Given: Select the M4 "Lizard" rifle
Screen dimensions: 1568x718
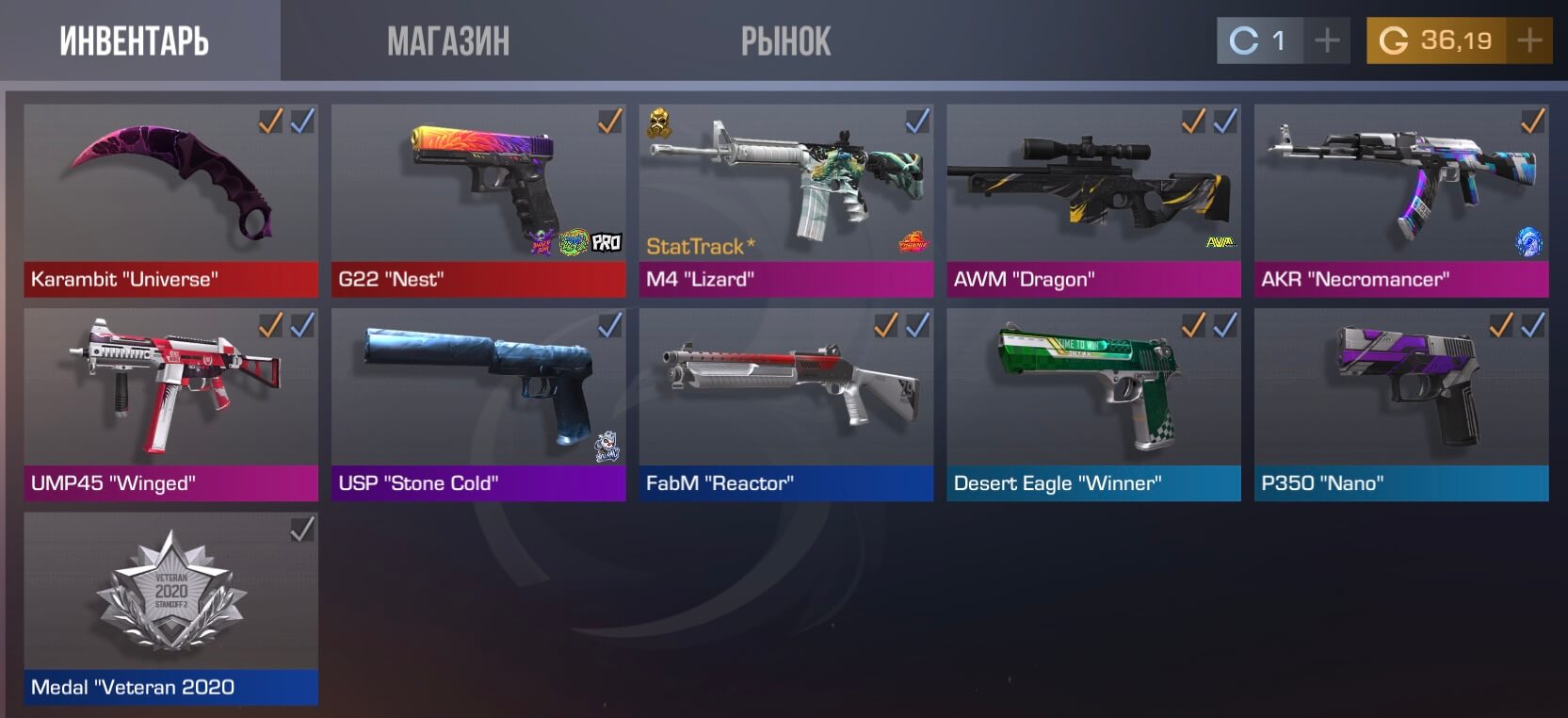Looking at the screenshot, I should (x=786, y=200).
